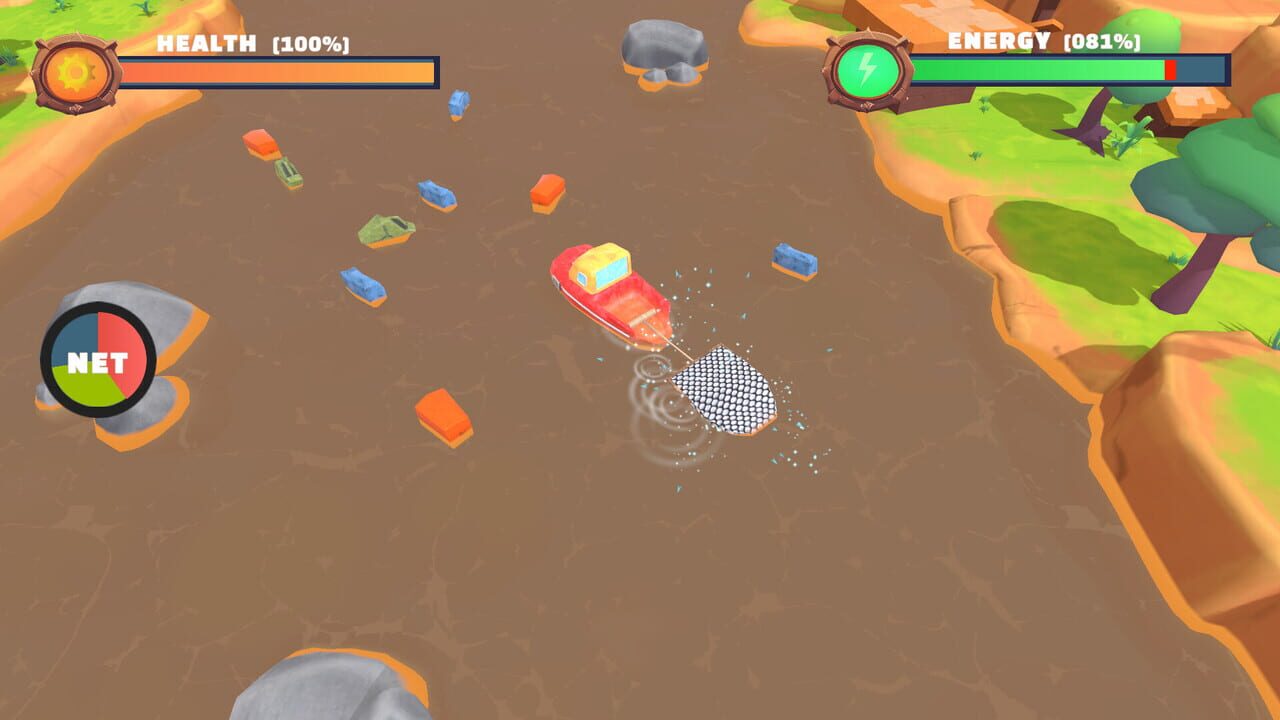Select the green debris floating near the top left
The width and height of the screenshot is (1280, 720).
click(x=290, y=172)
